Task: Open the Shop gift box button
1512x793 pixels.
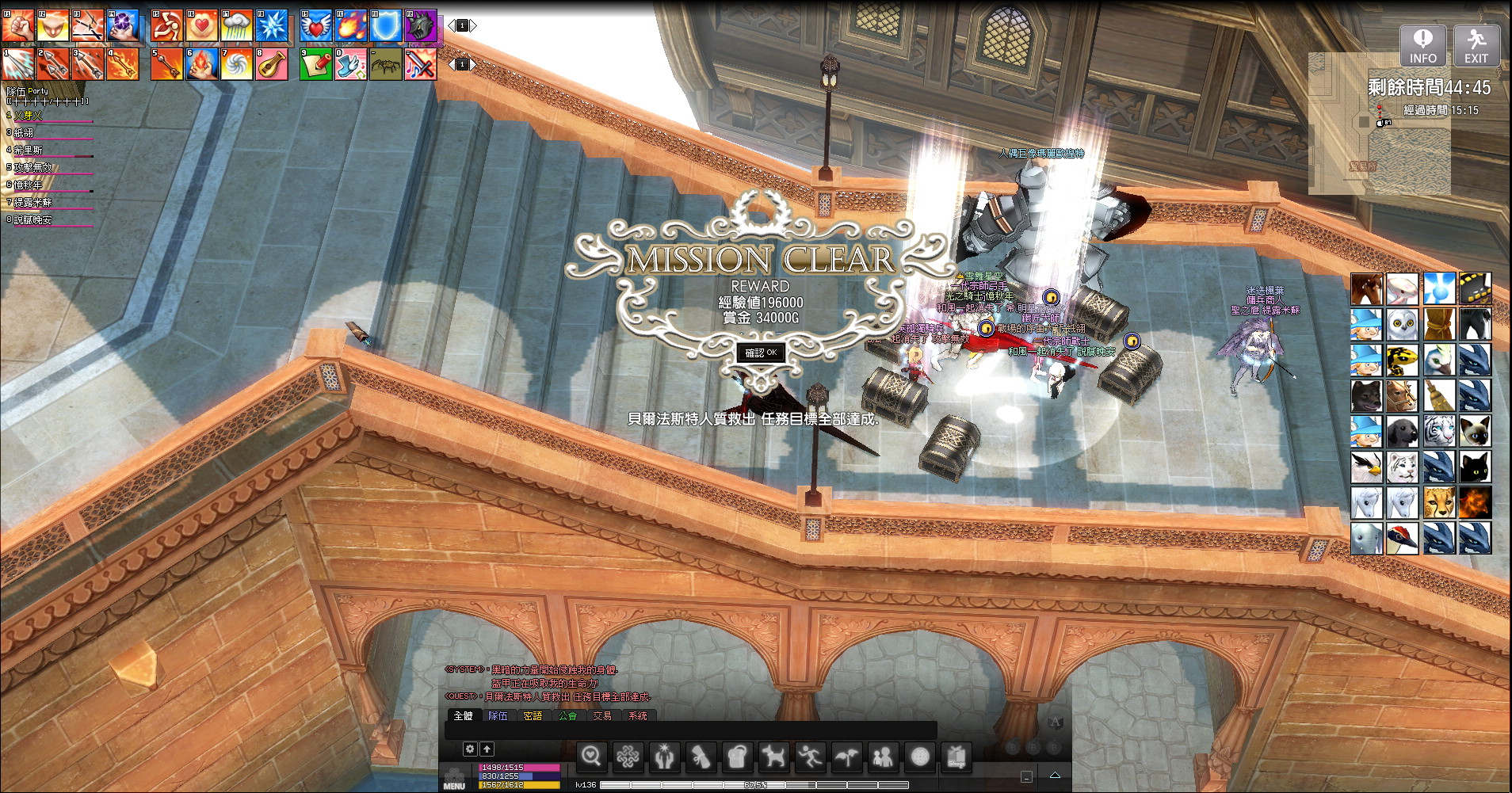Action: (x=956, y=757)
